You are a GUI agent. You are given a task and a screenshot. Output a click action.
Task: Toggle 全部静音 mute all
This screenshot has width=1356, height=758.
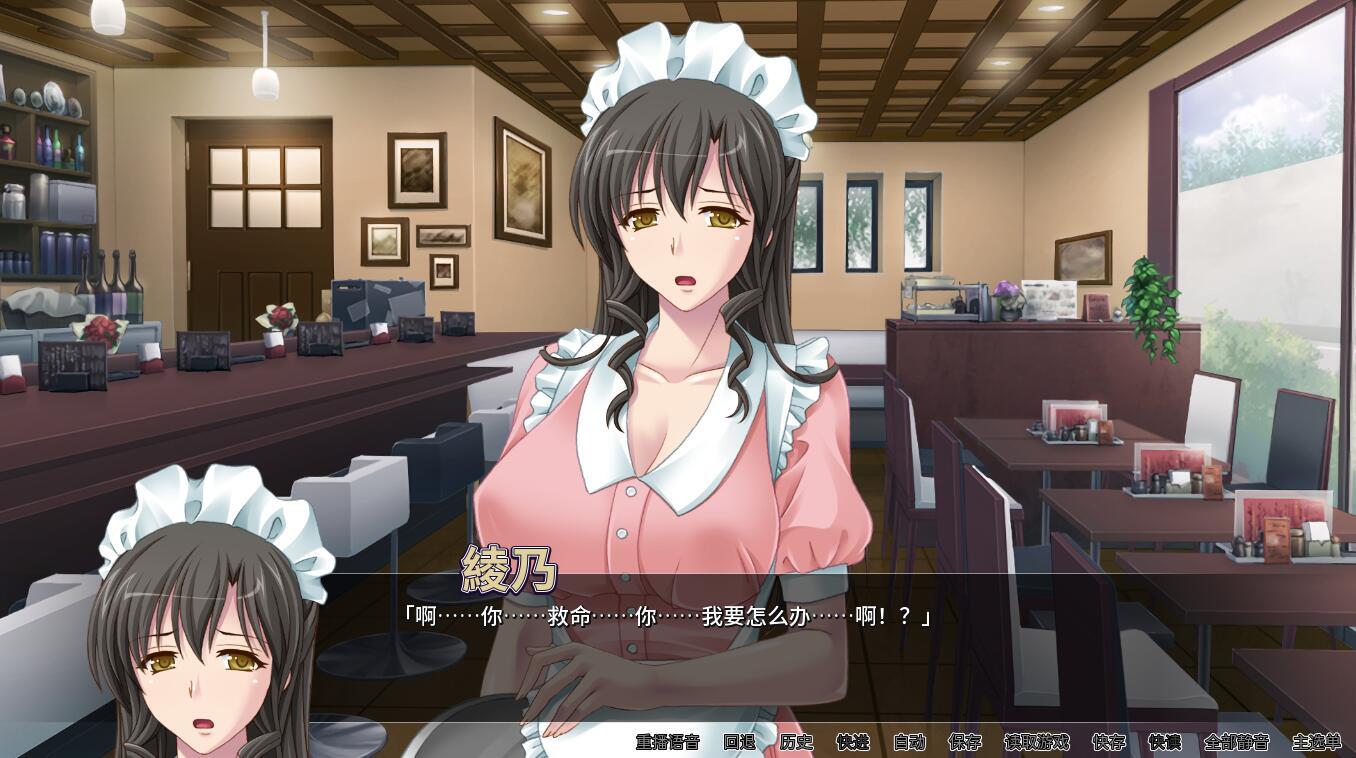click(x=1236, y=742)
